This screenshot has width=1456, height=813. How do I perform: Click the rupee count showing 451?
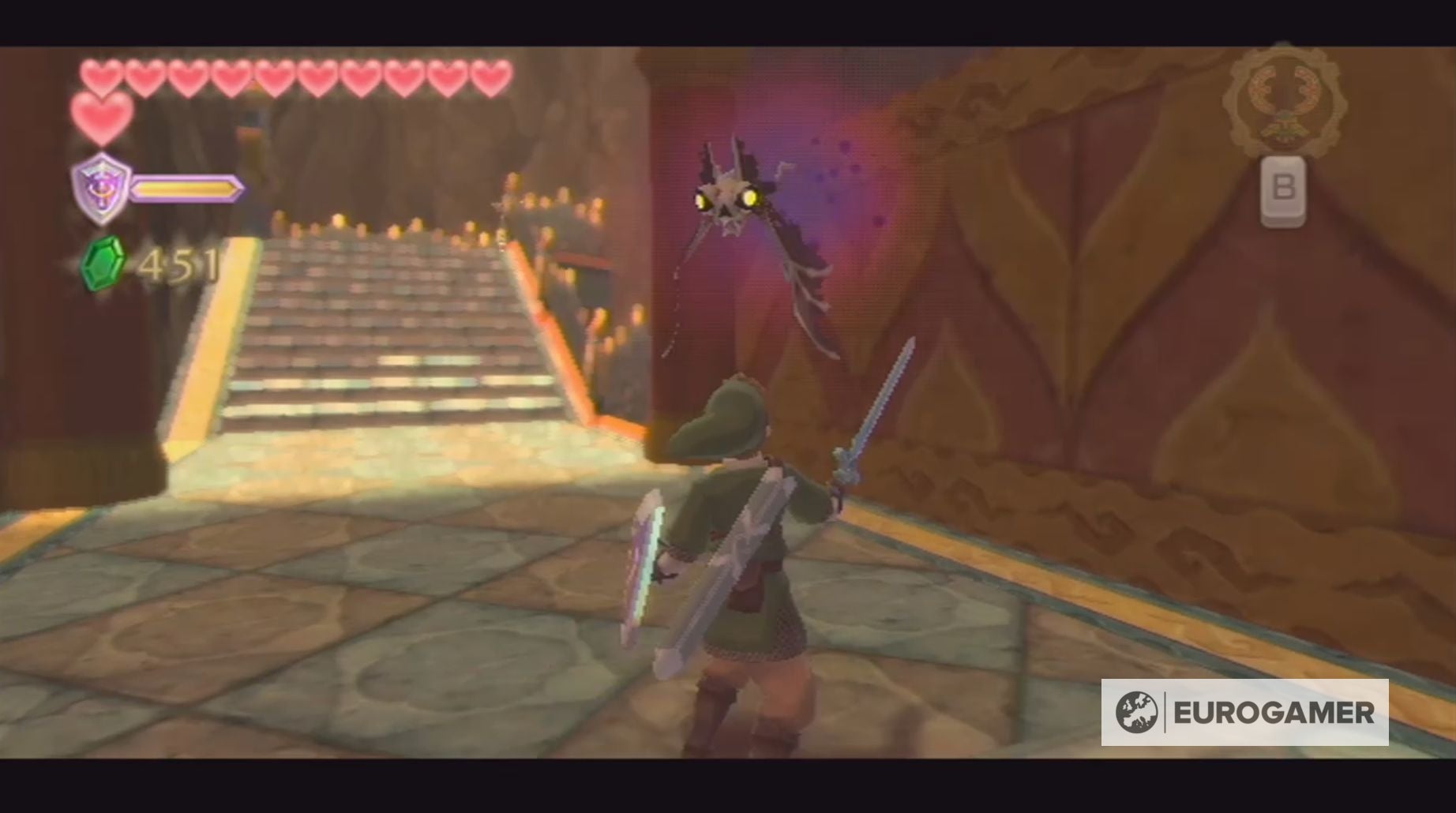[178, 264]
